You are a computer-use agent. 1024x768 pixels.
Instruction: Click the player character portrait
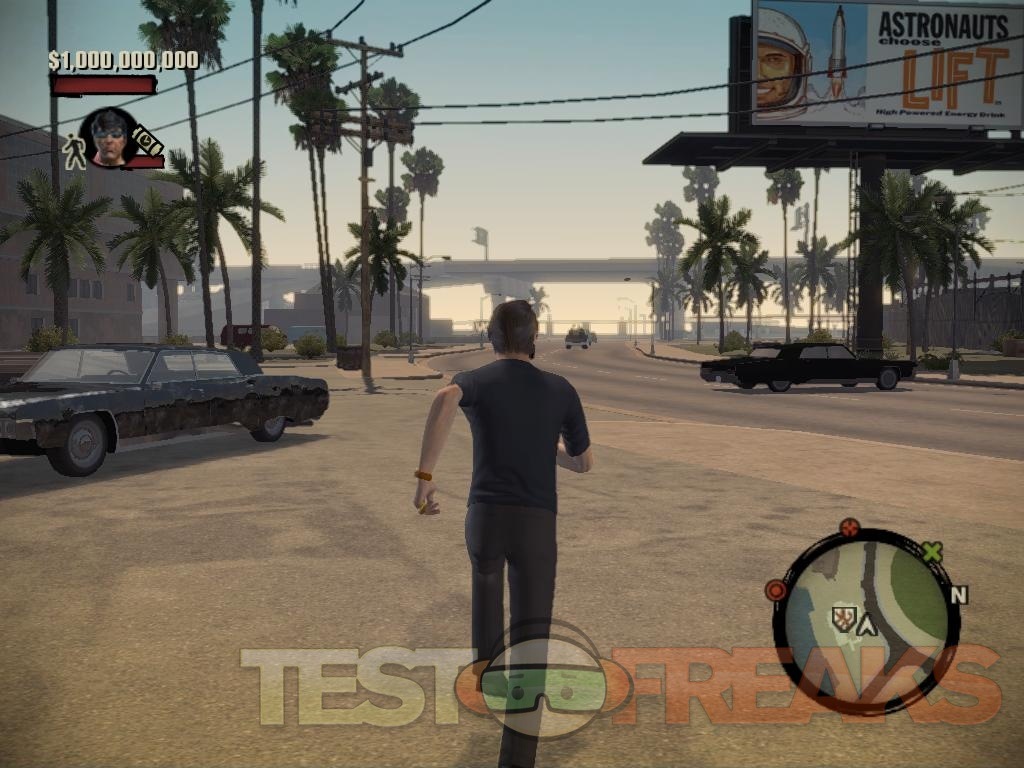pyautogui.click(x=109, y=136)
